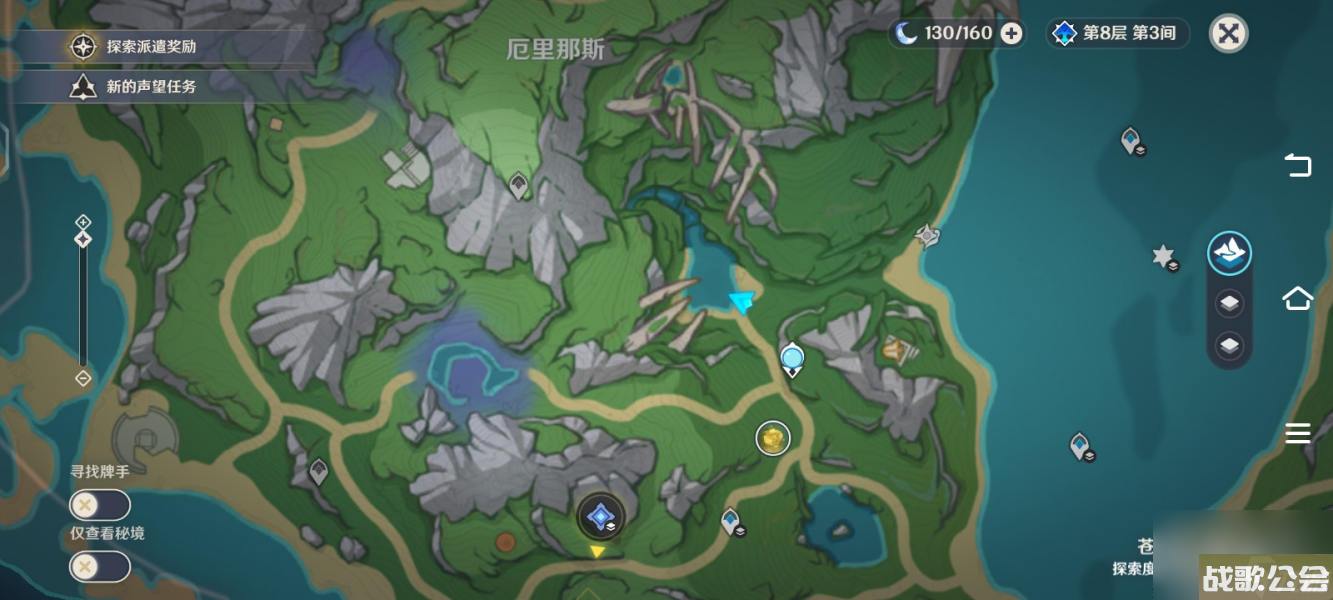The image size is (1333, 600).
Task: Select the star marker out in the sea
Action: [1163, 257]
